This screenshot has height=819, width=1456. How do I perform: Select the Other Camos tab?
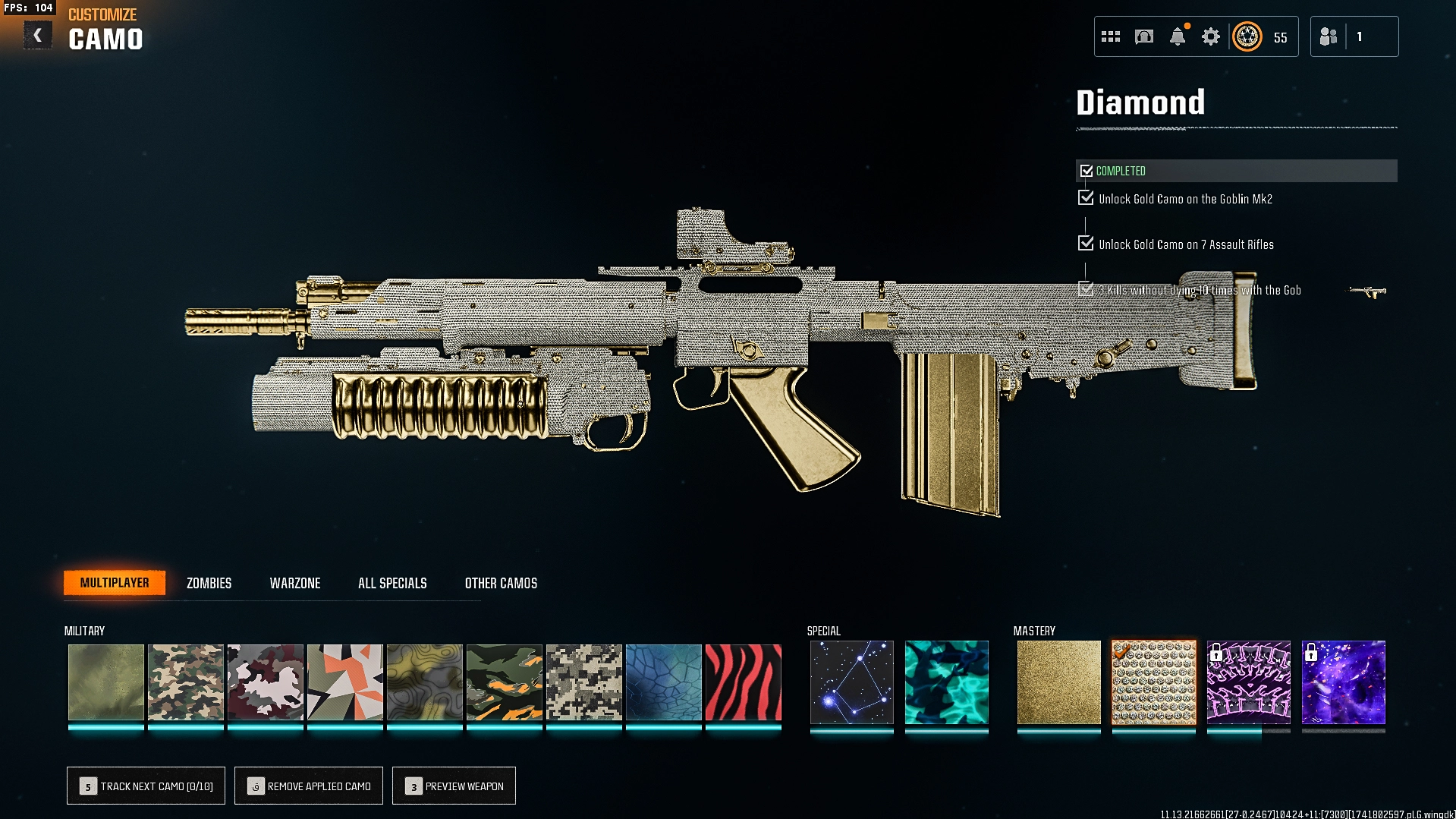tap(501, 583)
